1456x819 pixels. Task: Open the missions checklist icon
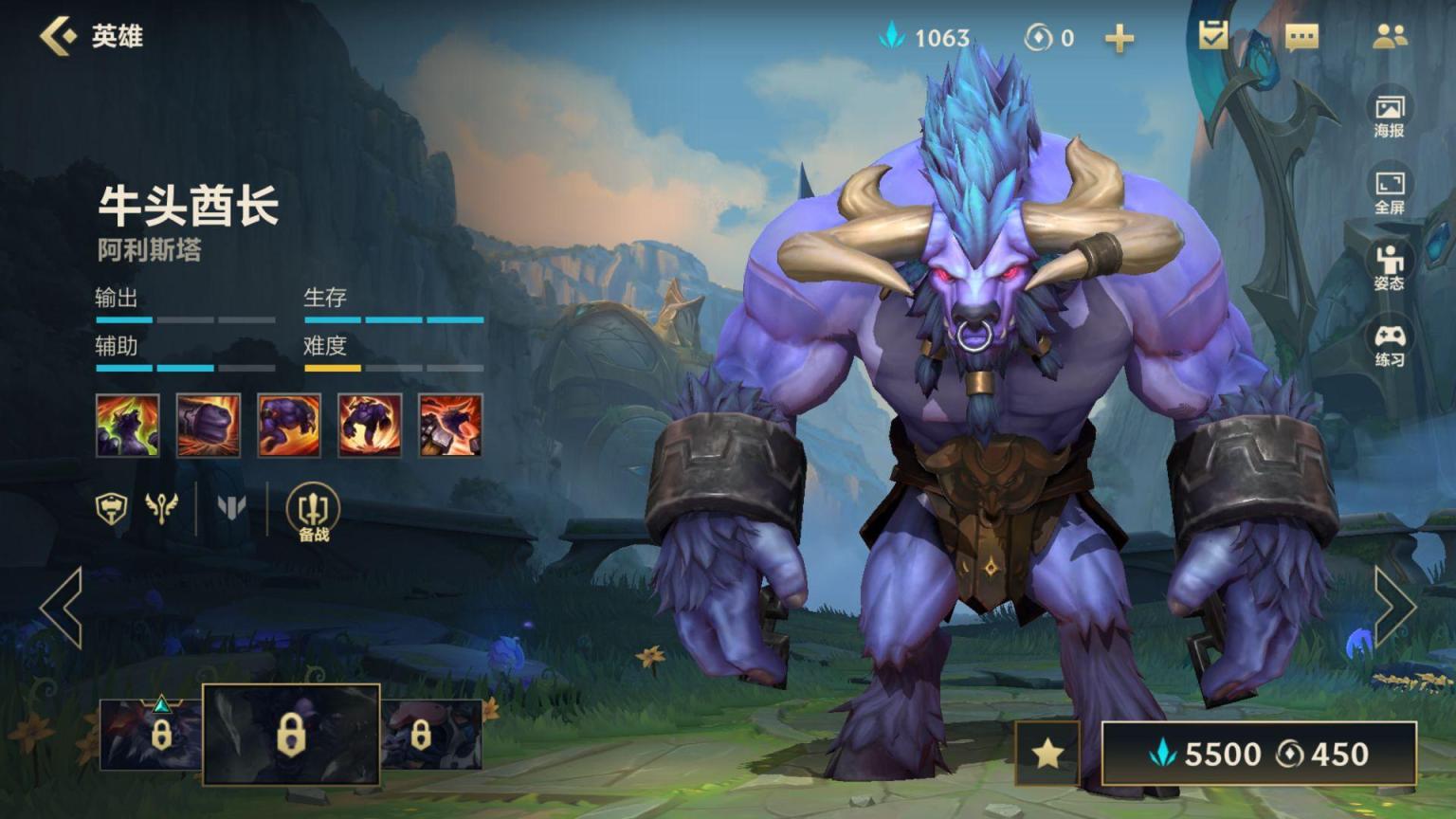coord(1213,36)
